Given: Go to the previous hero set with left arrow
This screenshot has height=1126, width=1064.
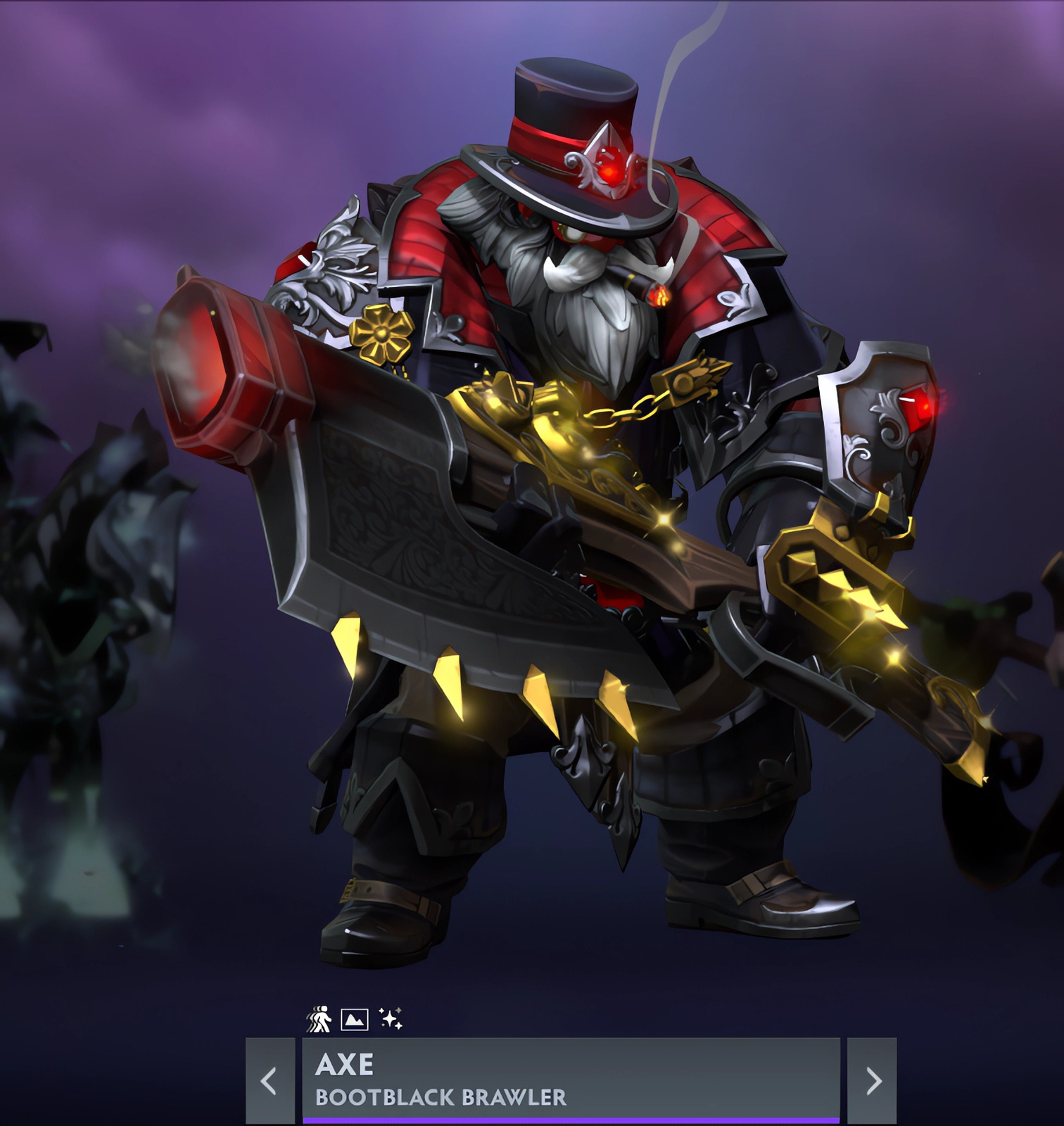Looking at the screenshot, I should [270, 1080].
